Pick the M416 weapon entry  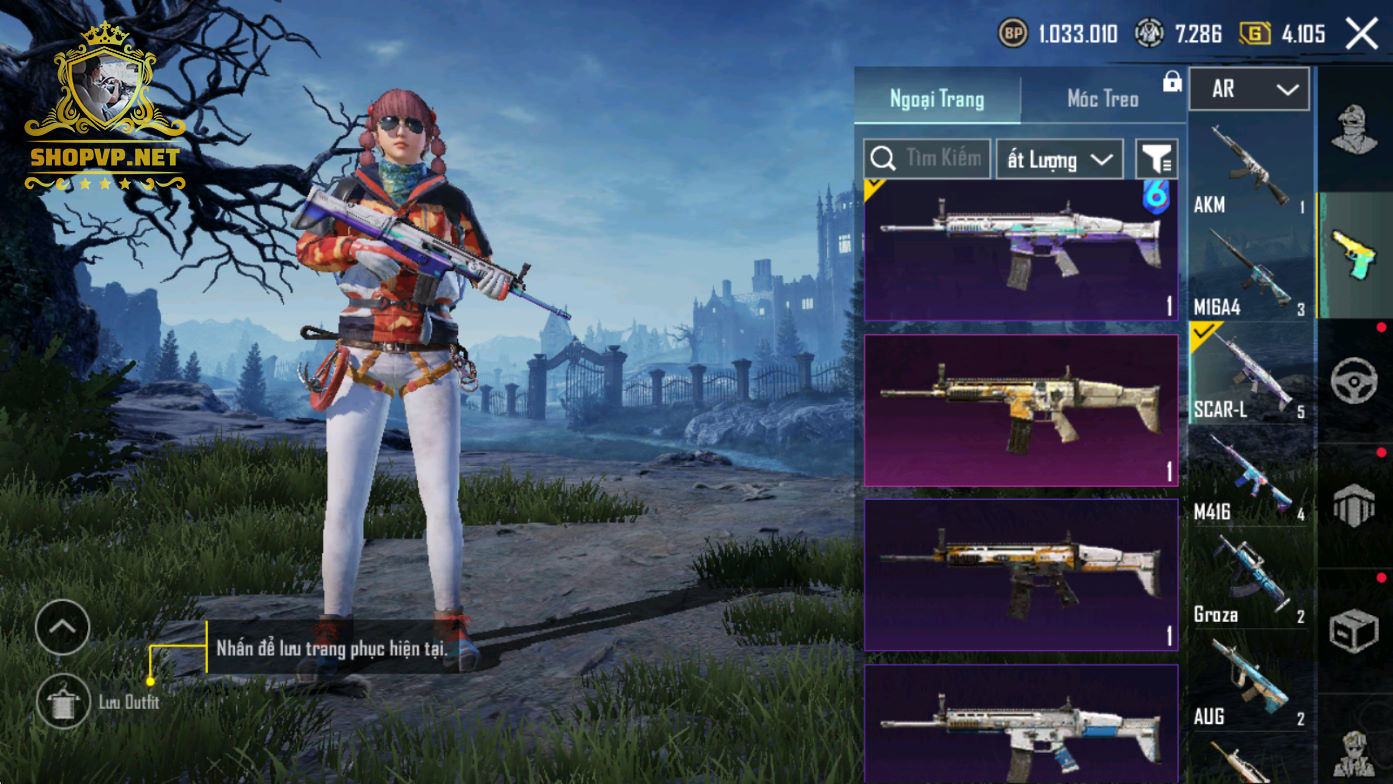(x=1250, y=475)
